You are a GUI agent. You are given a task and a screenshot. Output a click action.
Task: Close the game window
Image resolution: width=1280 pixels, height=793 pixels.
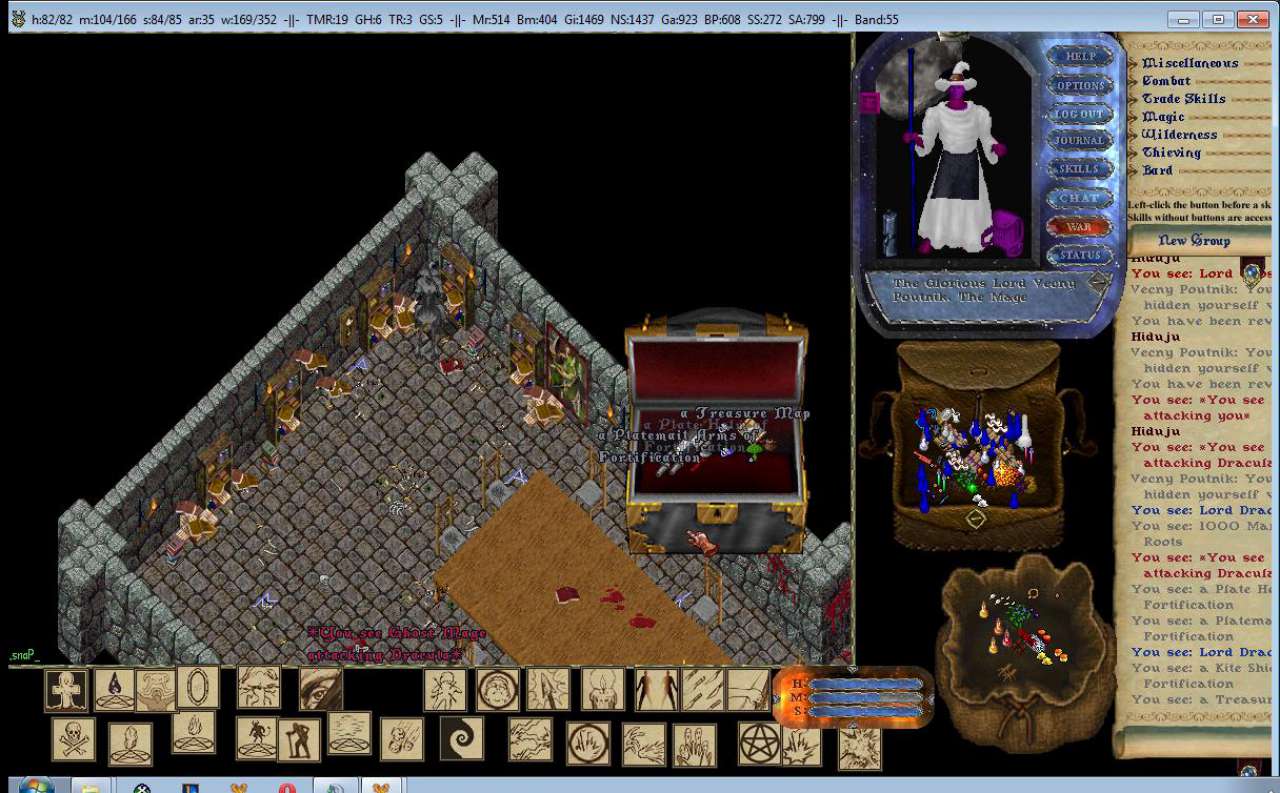[1252, 19]
